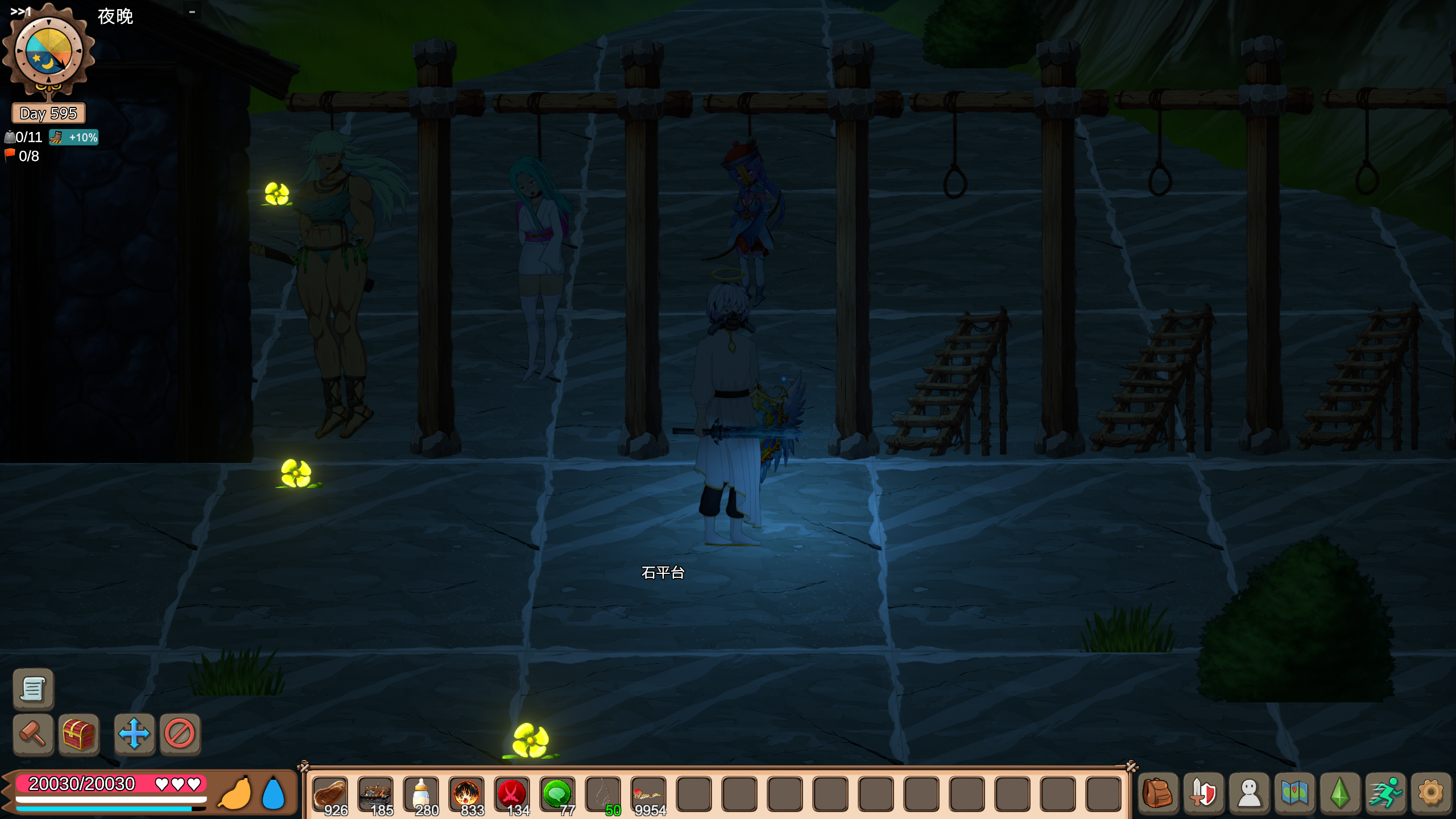Click the Day 595 label
1456x819 pixels.
click(48, 114)
